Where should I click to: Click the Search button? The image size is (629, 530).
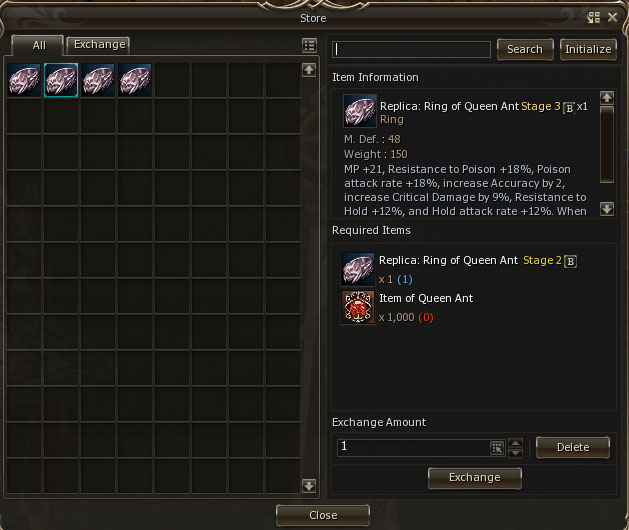[x=525, y=49]
